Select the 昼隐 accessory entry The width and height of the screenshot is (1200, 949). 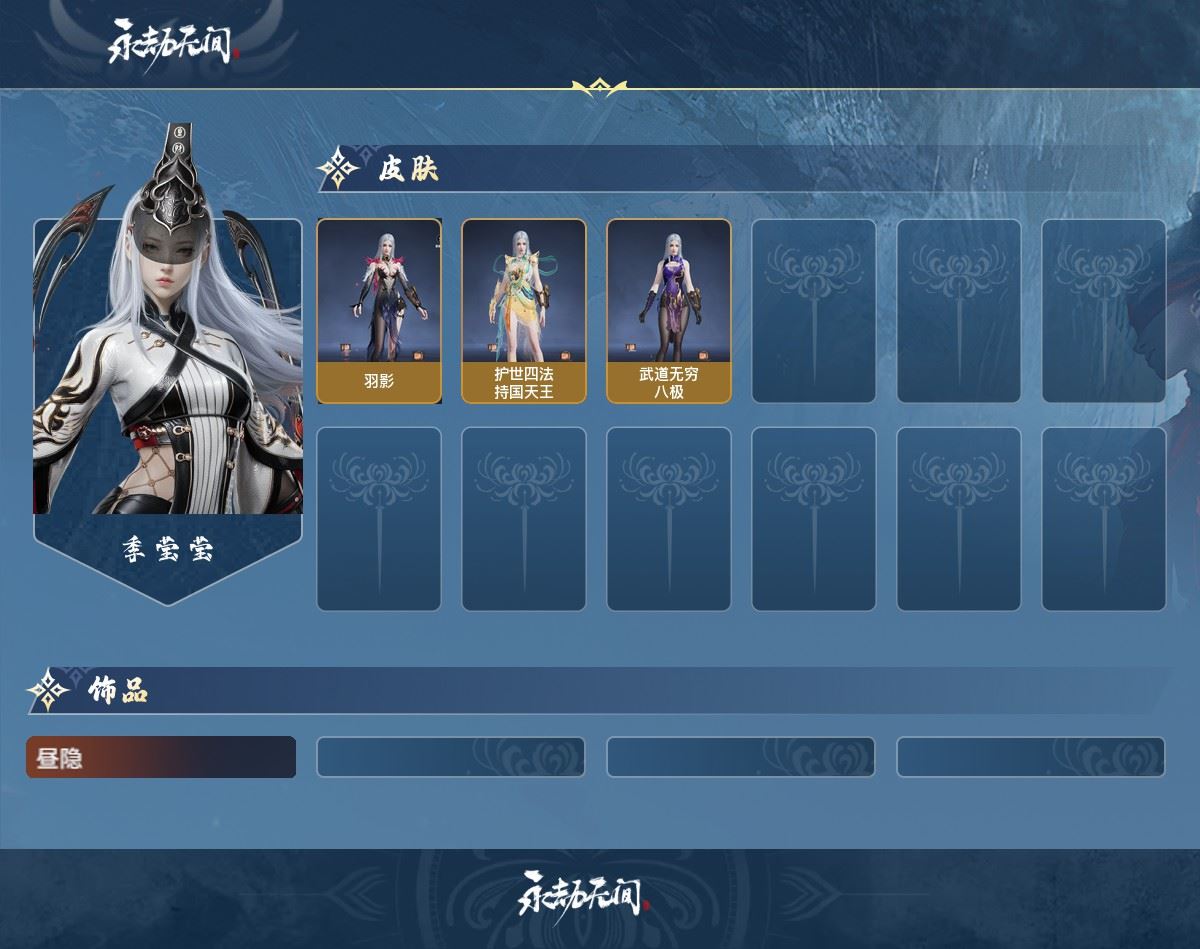tap(161, 758)
